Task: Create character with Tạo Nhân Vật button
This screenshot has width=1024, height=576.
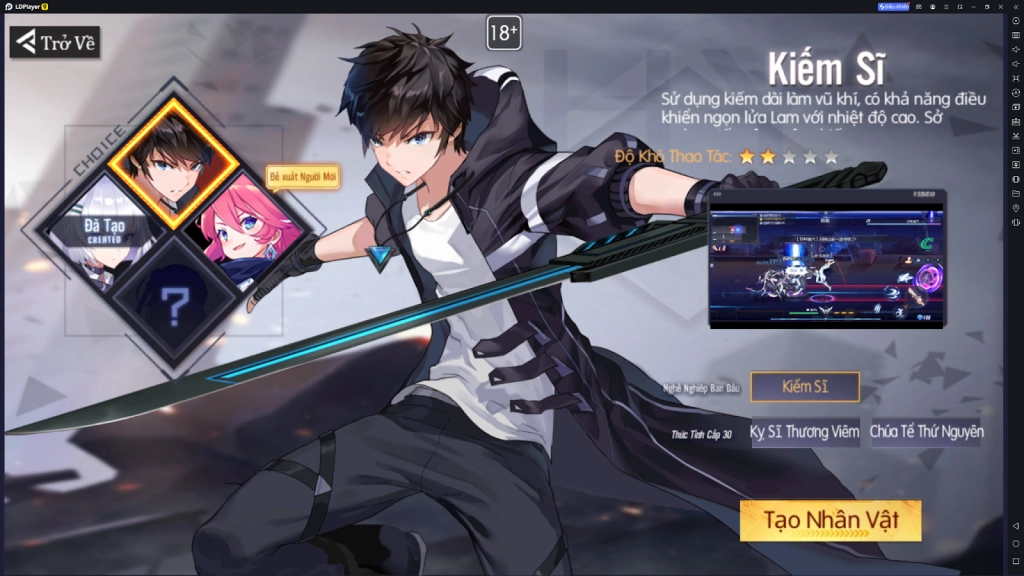Action: [830, 521]
